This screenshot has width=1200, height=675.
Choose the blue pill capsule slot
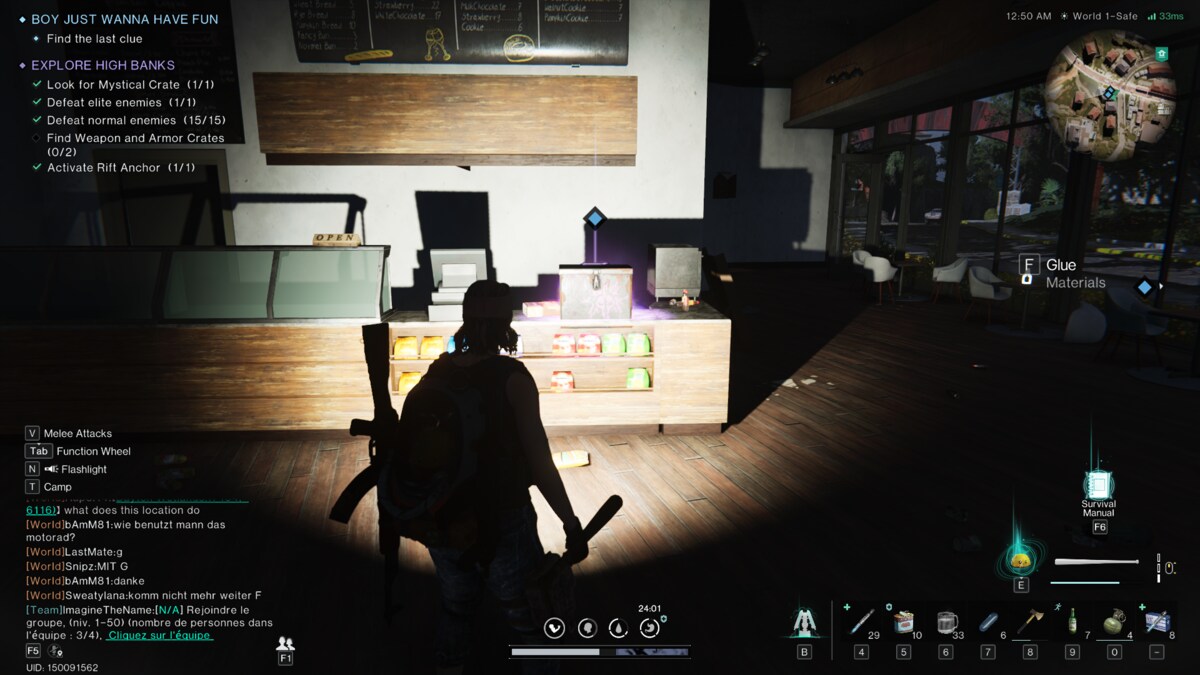click(988, 622)
